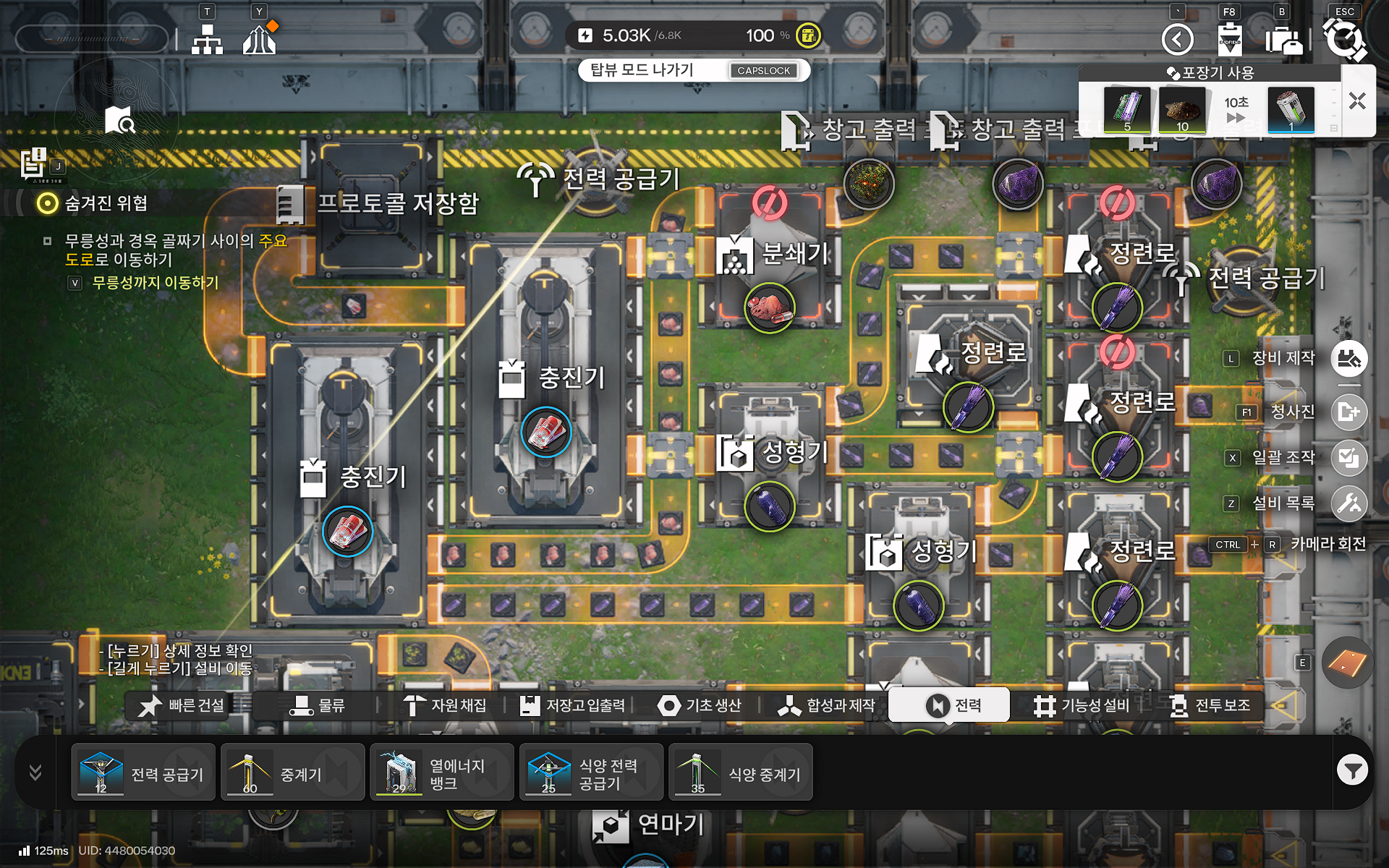Switch to the 기능성 설비 category
Screen dimensions: 1389x868
pyautogui.click(x=1082, y=705)
